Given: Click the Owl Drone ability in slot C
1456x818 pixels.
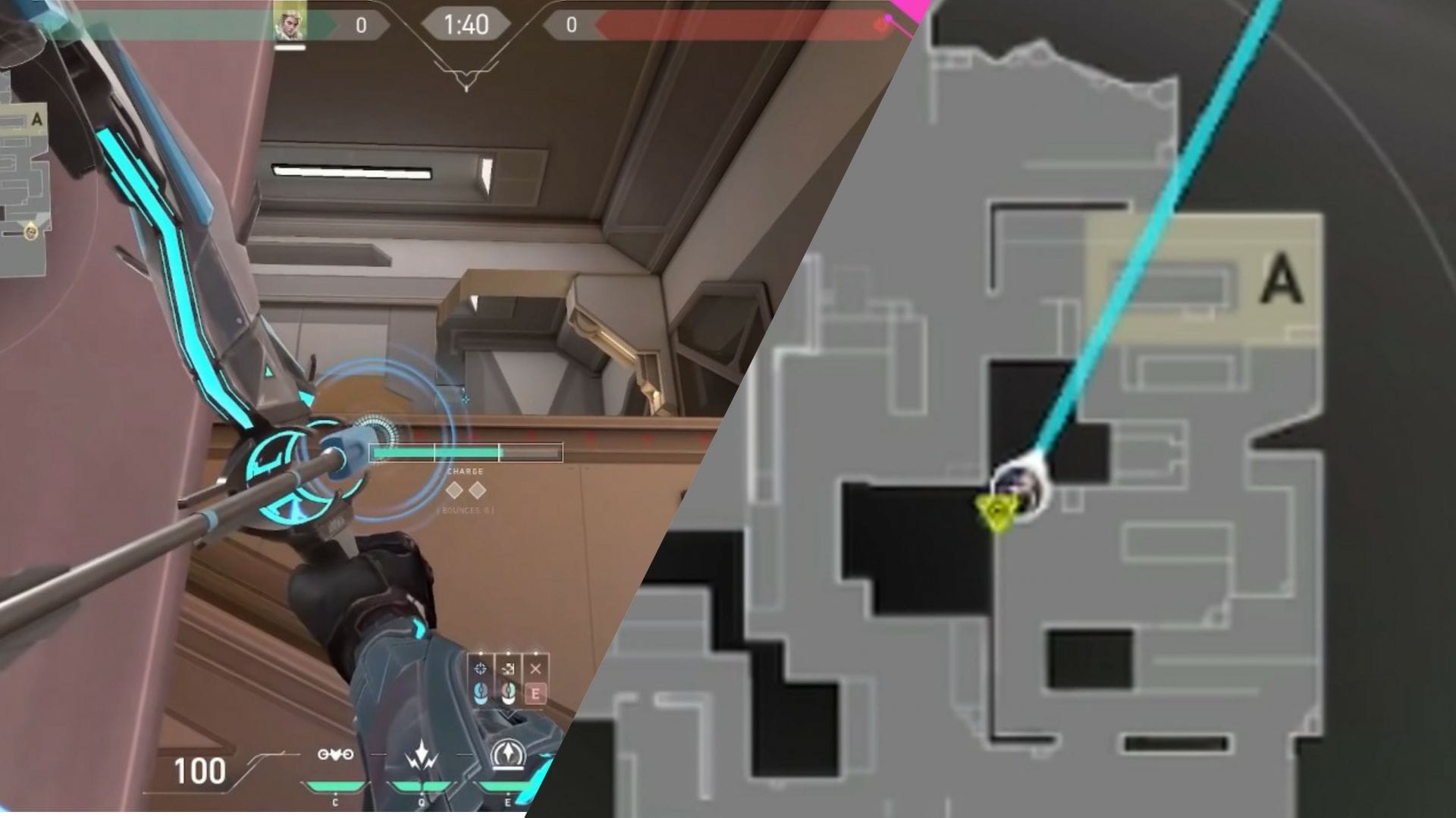Looking at the screenshot, I should pos(336,753).
